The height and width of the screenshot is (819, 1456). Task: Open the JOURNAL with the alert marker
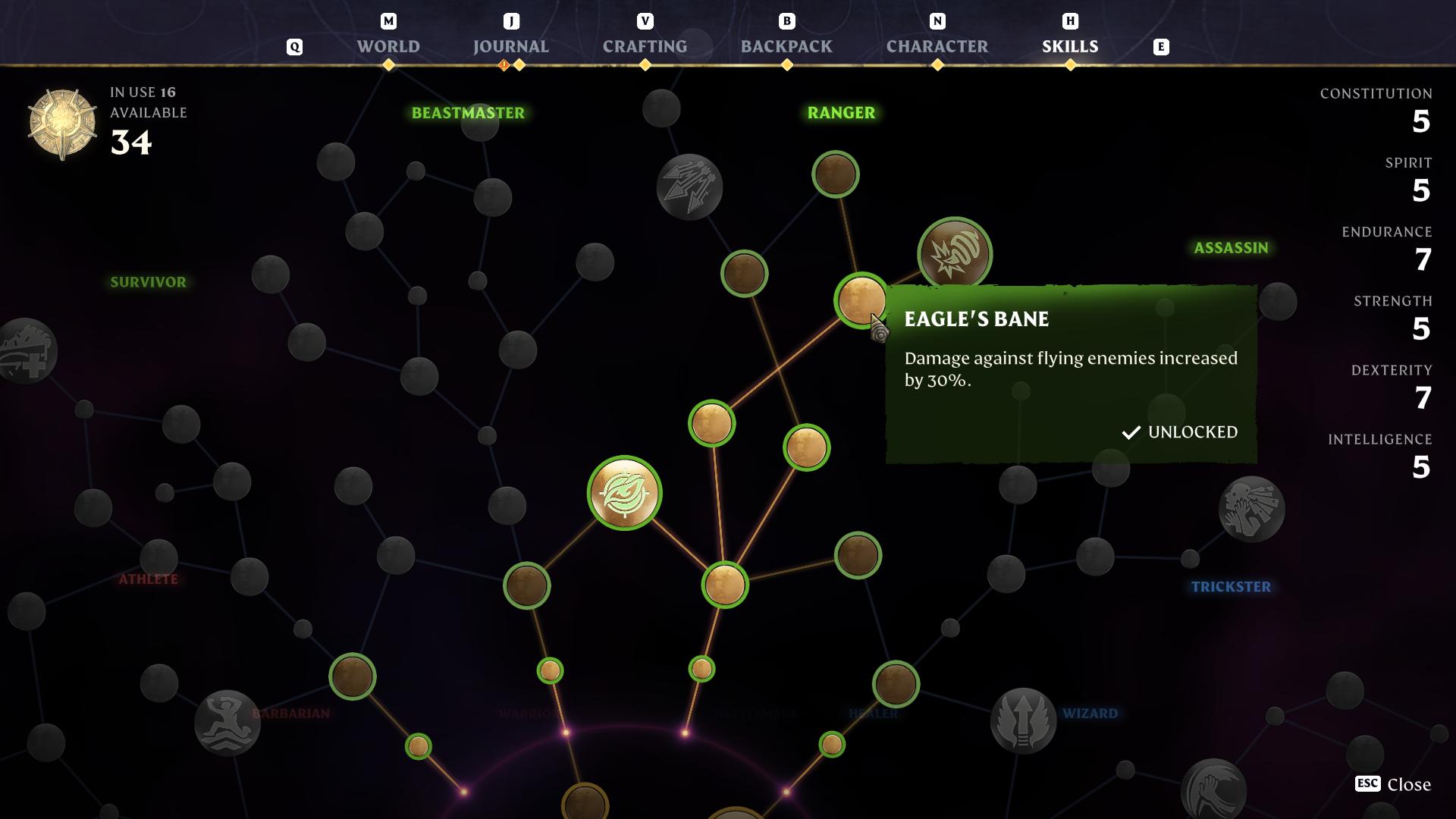click(510, 45)
